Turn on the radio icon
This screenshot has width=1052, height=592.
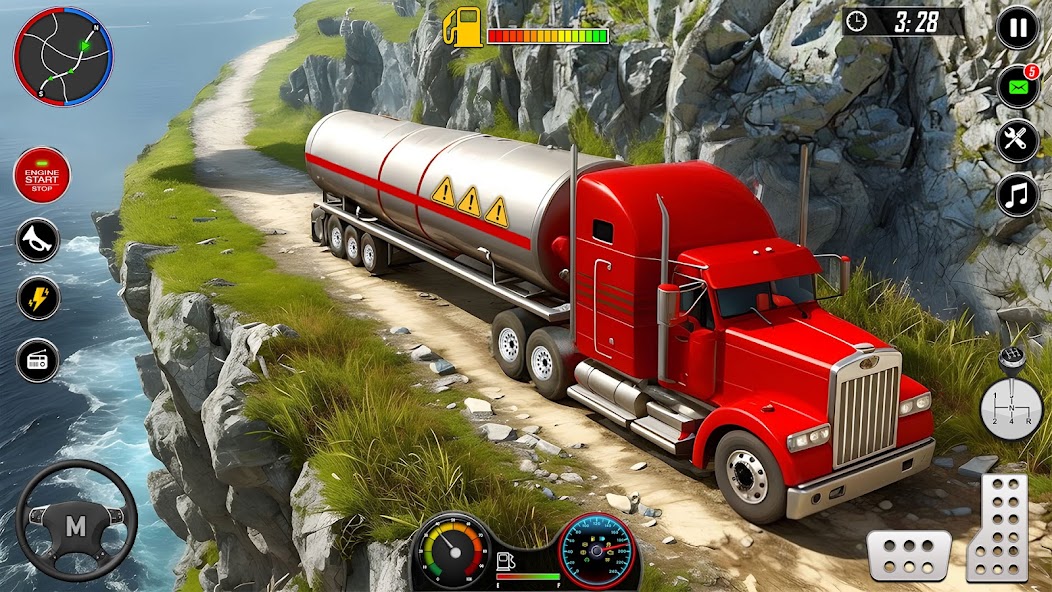click(x=38, y=360)
